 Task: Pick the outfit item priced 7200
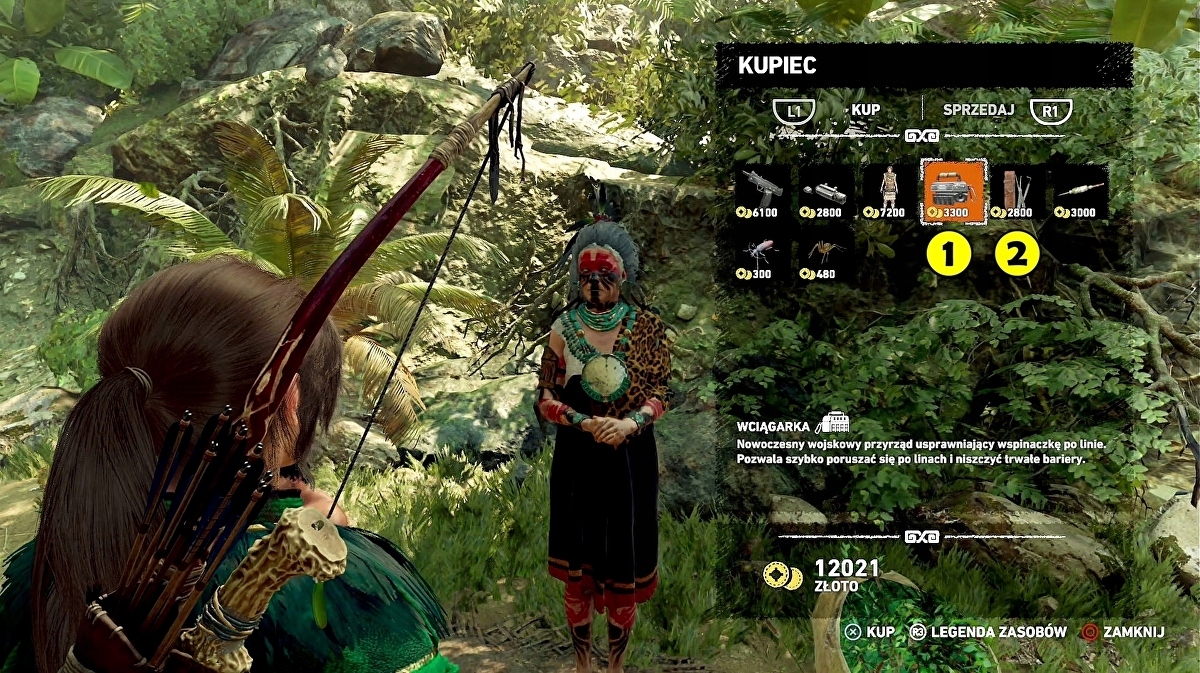click(x=888, y=192)
